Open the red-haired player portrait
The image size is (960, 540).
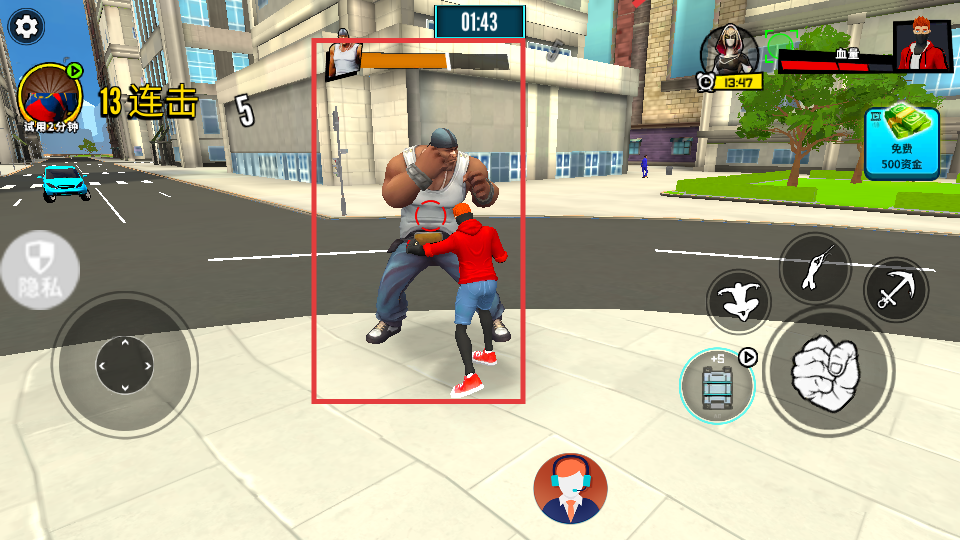(922, 46)
